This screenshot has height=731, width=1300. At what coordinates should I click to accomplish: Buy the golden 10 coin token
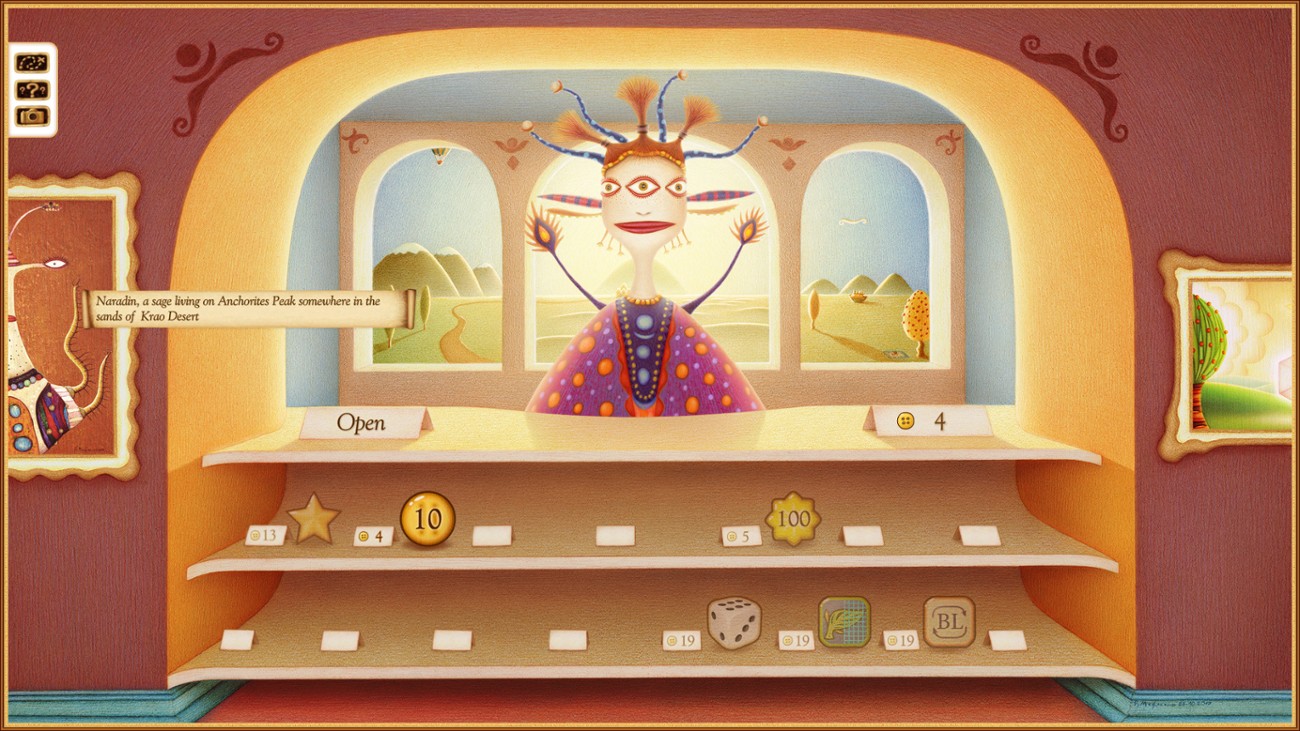pos(429,517)
